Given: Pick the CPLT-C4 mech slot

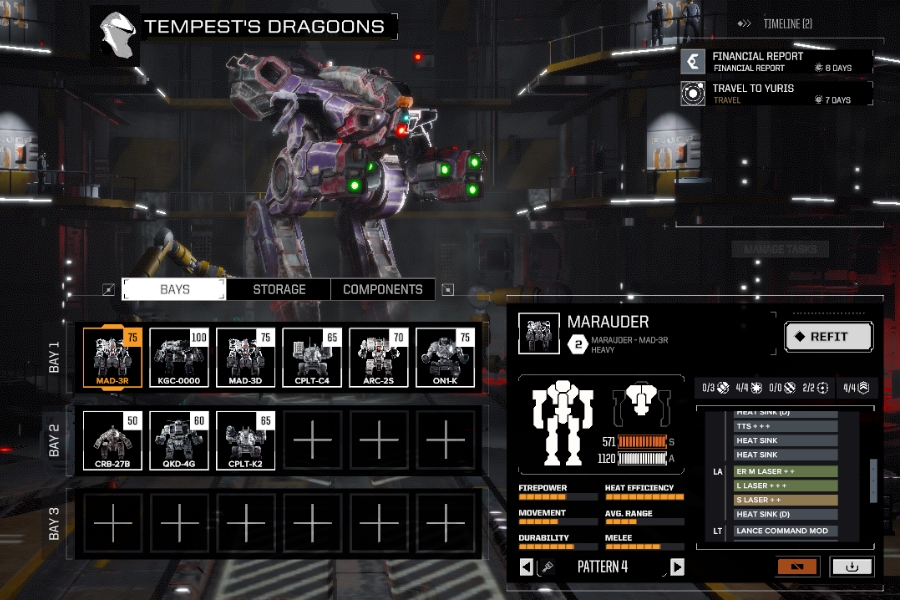Looking at the screenshot, I should point(312,358).
